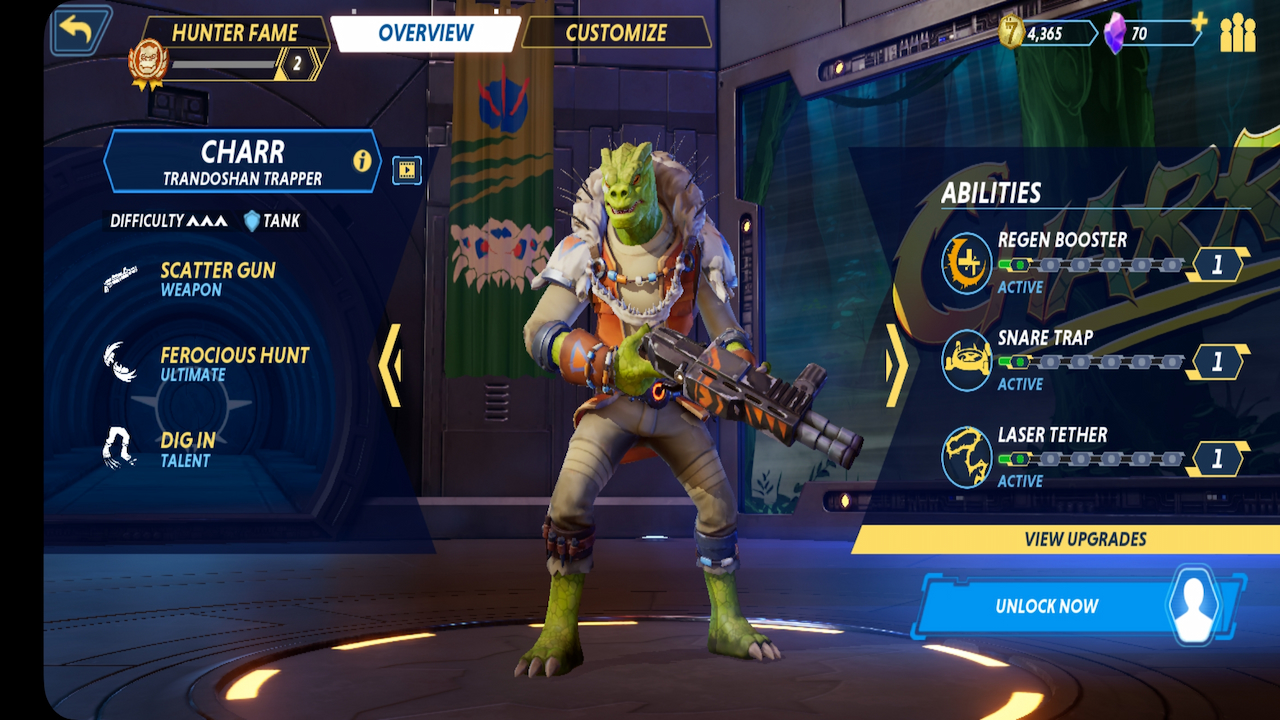
Task: Tap the gold credits counter
Action: [1046, 33]
